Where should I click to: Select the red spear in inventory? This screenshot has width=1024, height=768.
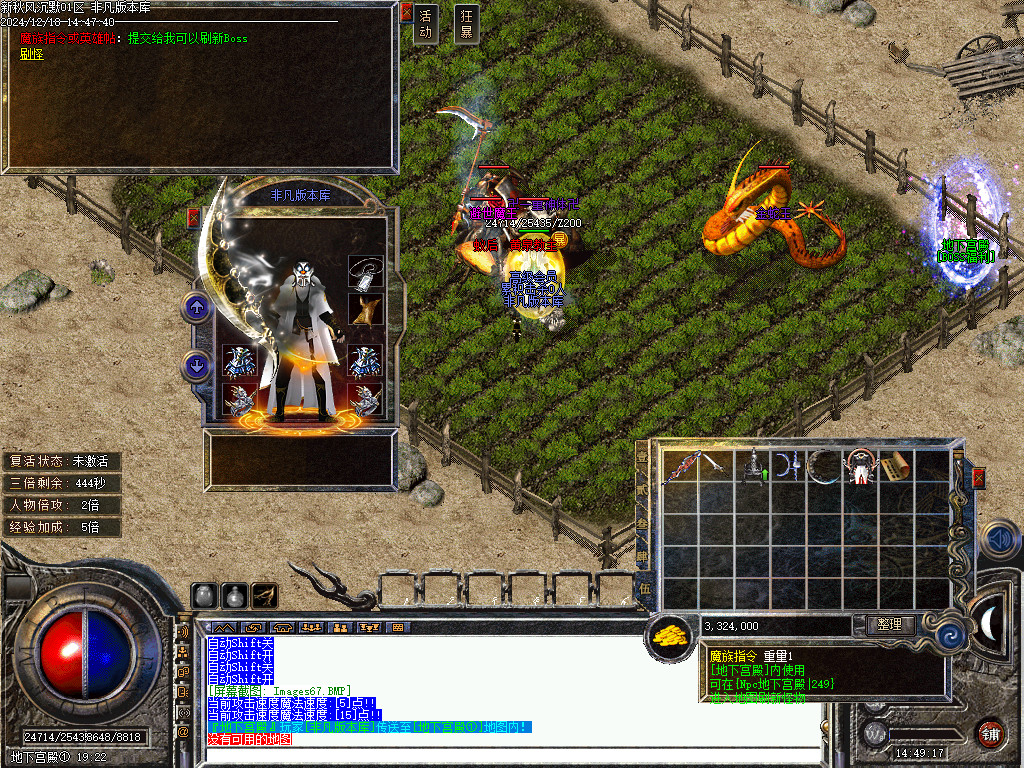(682, 467)
